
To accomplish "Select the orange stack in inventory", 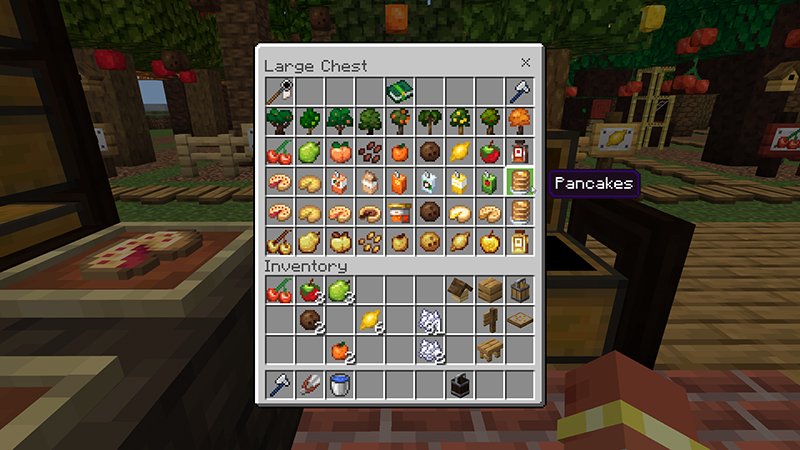I will pos(340,351).
